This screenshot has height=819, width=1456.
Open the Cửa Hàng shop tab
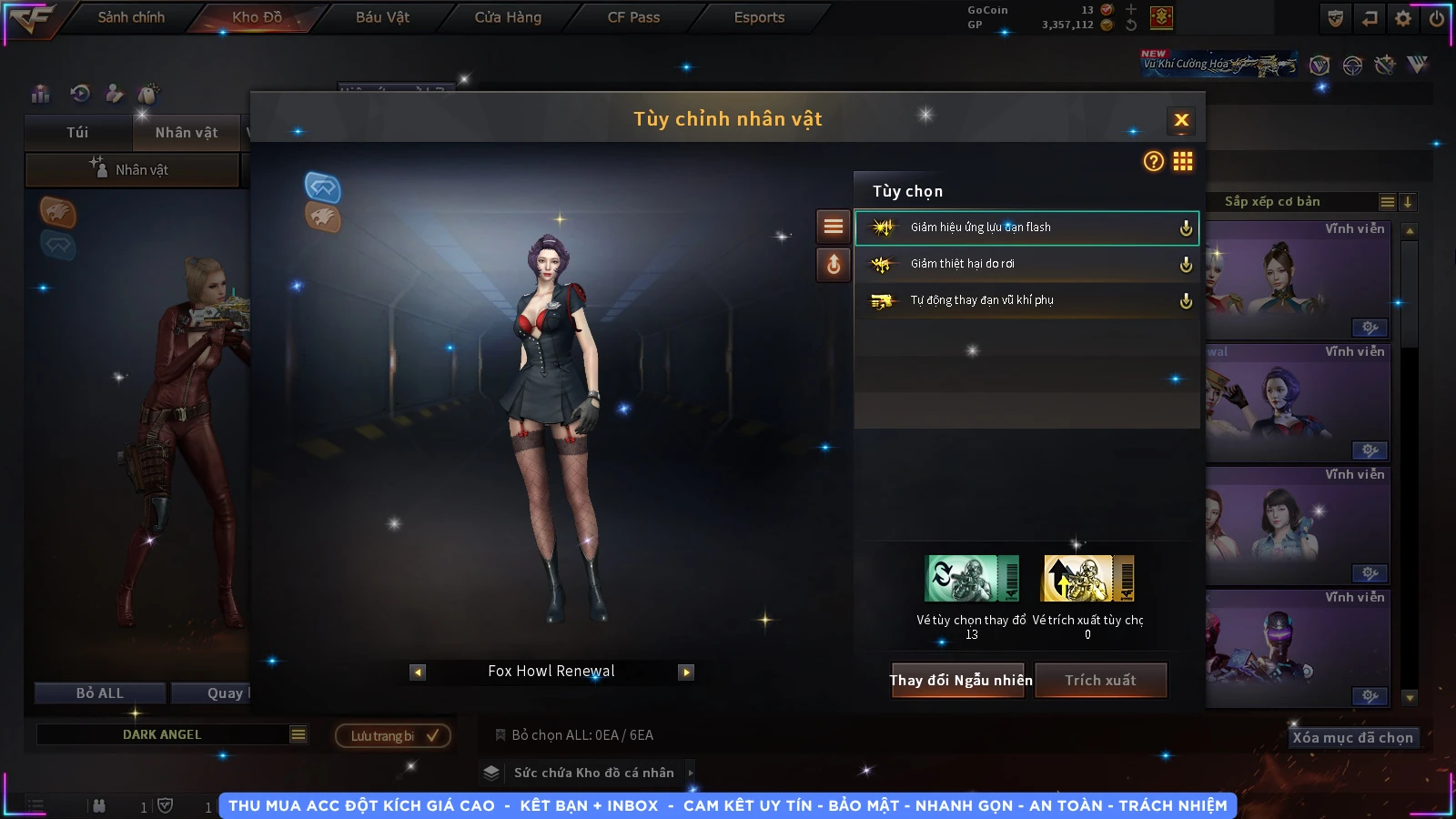pyautogui.click(x=508, y=17)
